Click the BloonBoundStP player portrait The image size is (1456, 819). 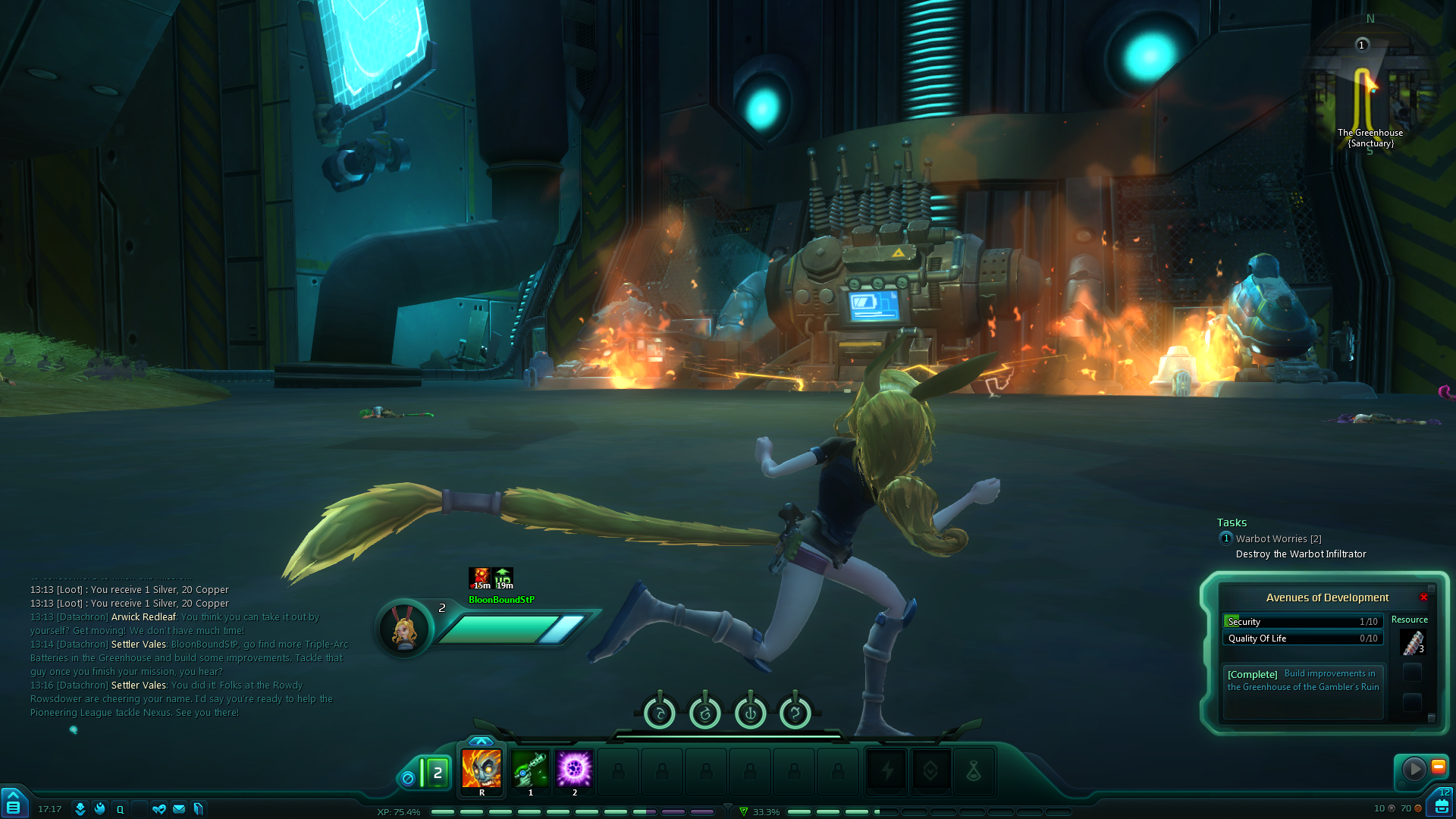[x=404, y=629]
